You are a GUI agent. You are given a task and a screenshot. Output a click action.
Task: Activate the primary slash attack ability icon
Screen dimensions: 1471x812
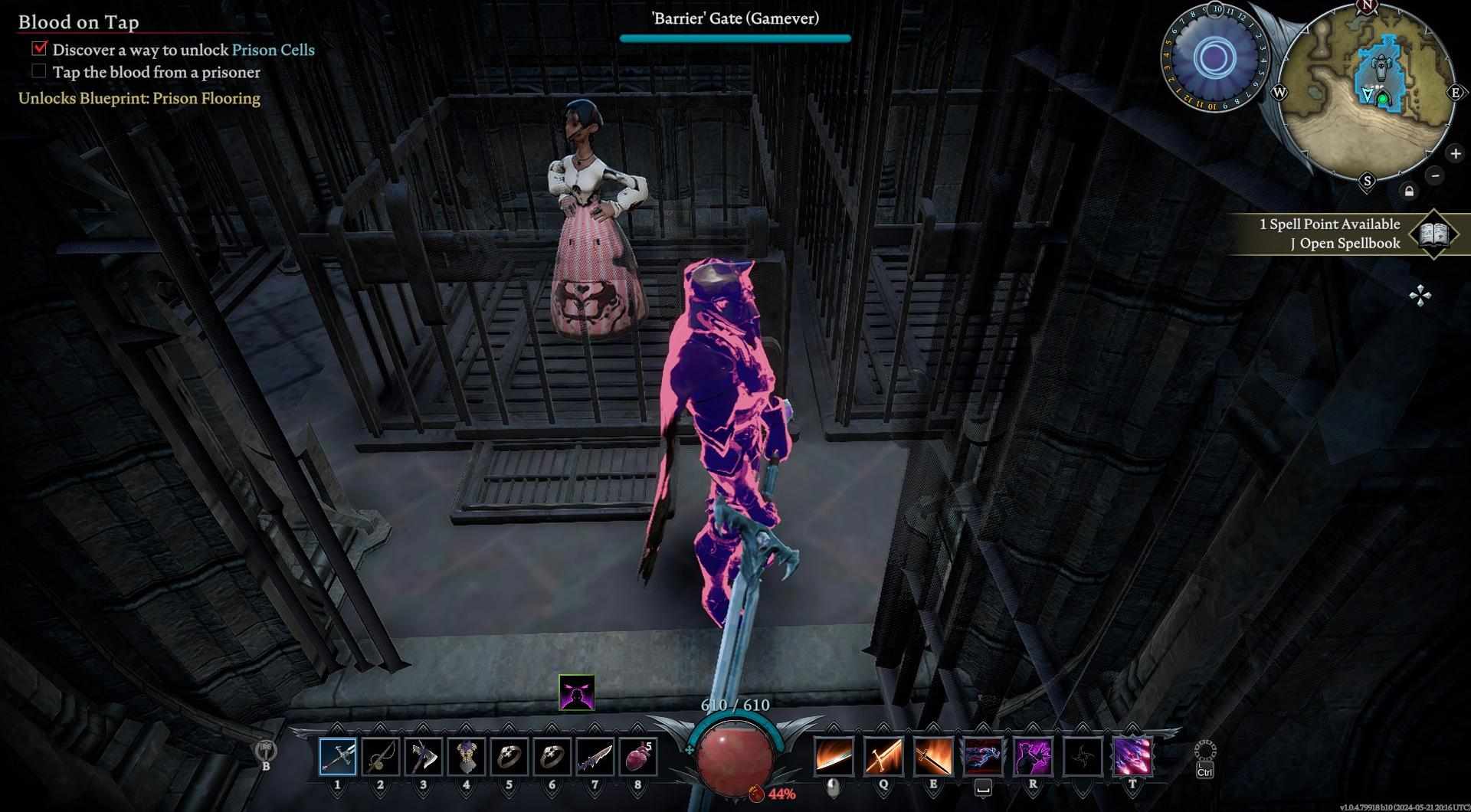tap(834, 756)
